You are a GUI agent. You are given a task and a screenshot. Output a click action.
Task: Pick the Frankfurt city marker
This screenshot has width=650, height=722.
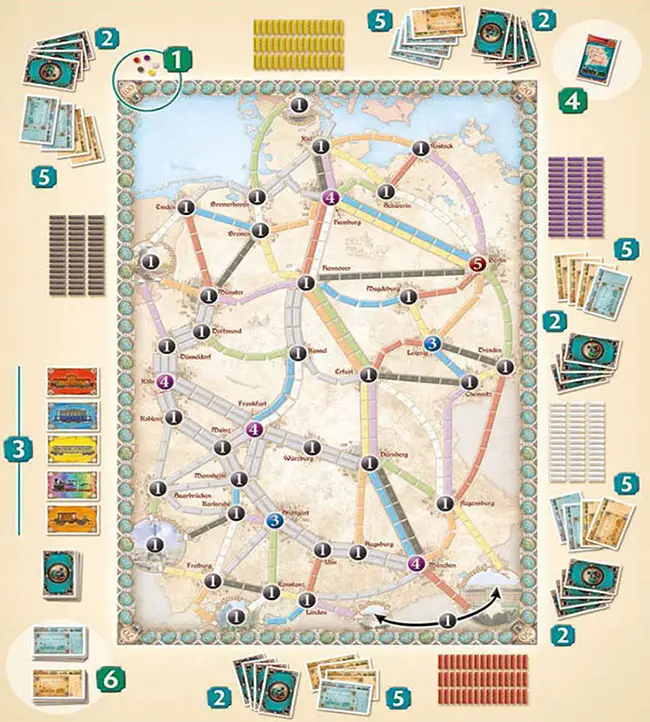253,429
